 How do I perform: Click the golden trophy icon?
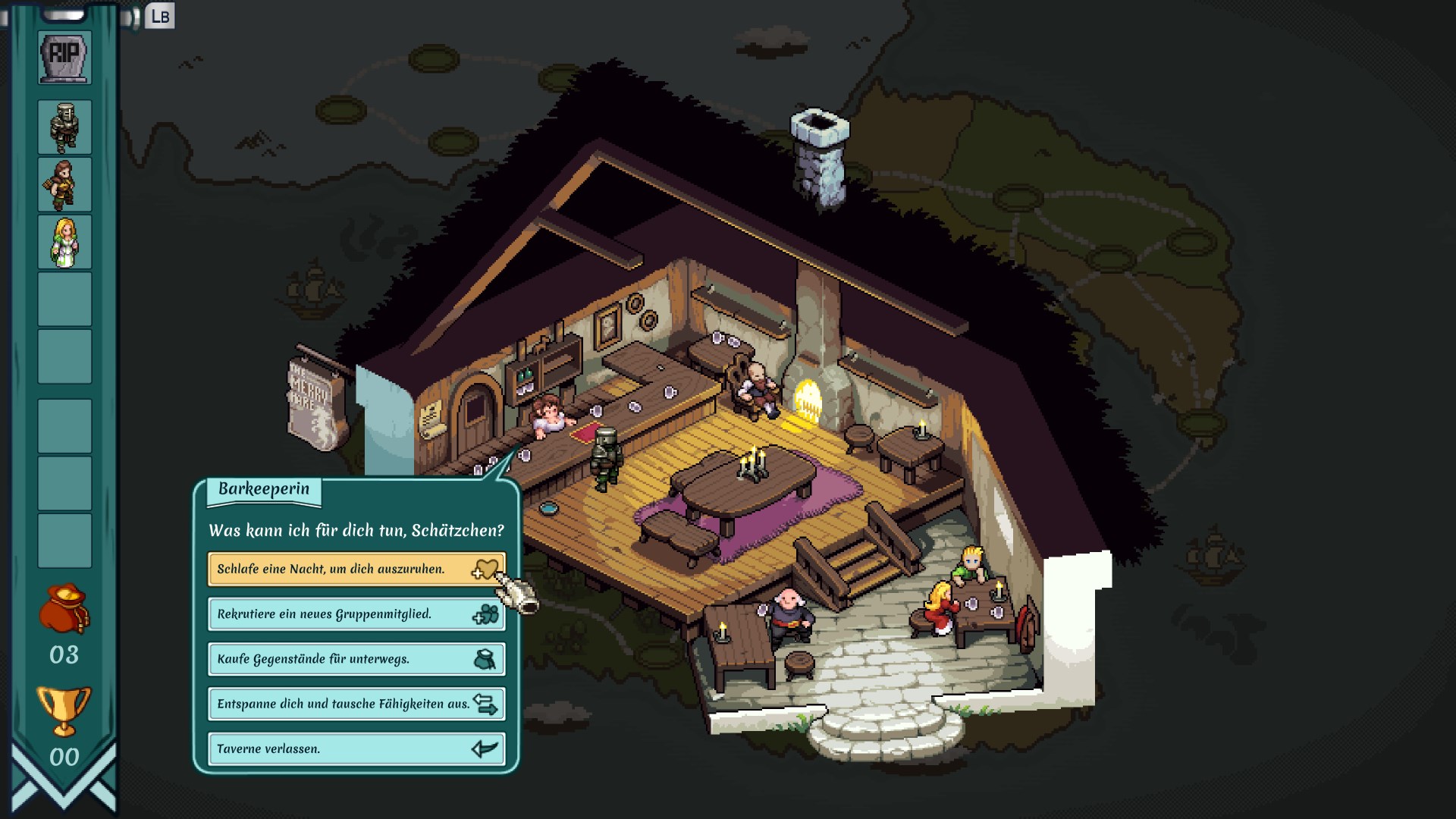coord(64,711)
